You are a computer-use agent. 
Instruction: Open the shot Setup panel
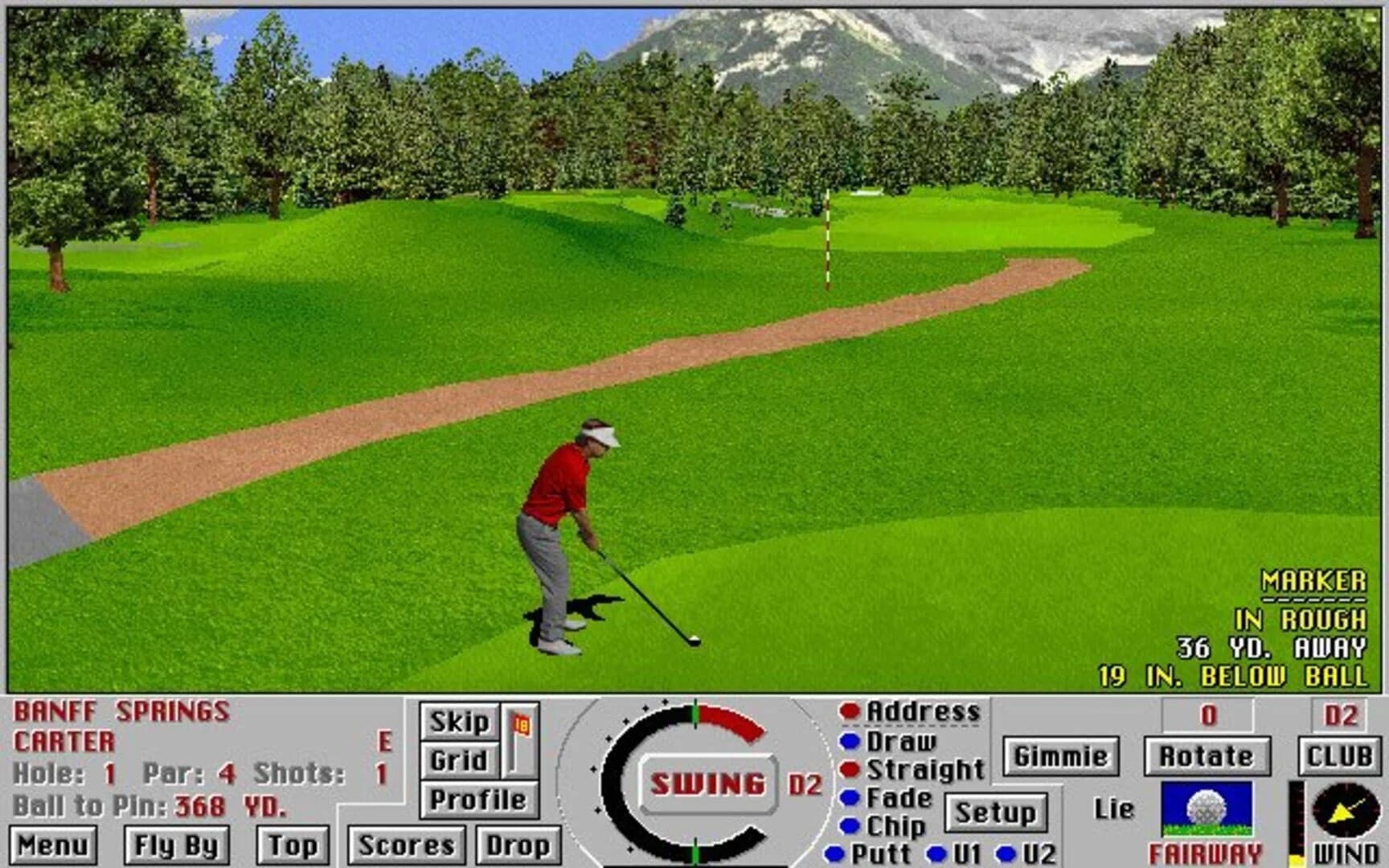pyautogui.click(x=997, y=813)
